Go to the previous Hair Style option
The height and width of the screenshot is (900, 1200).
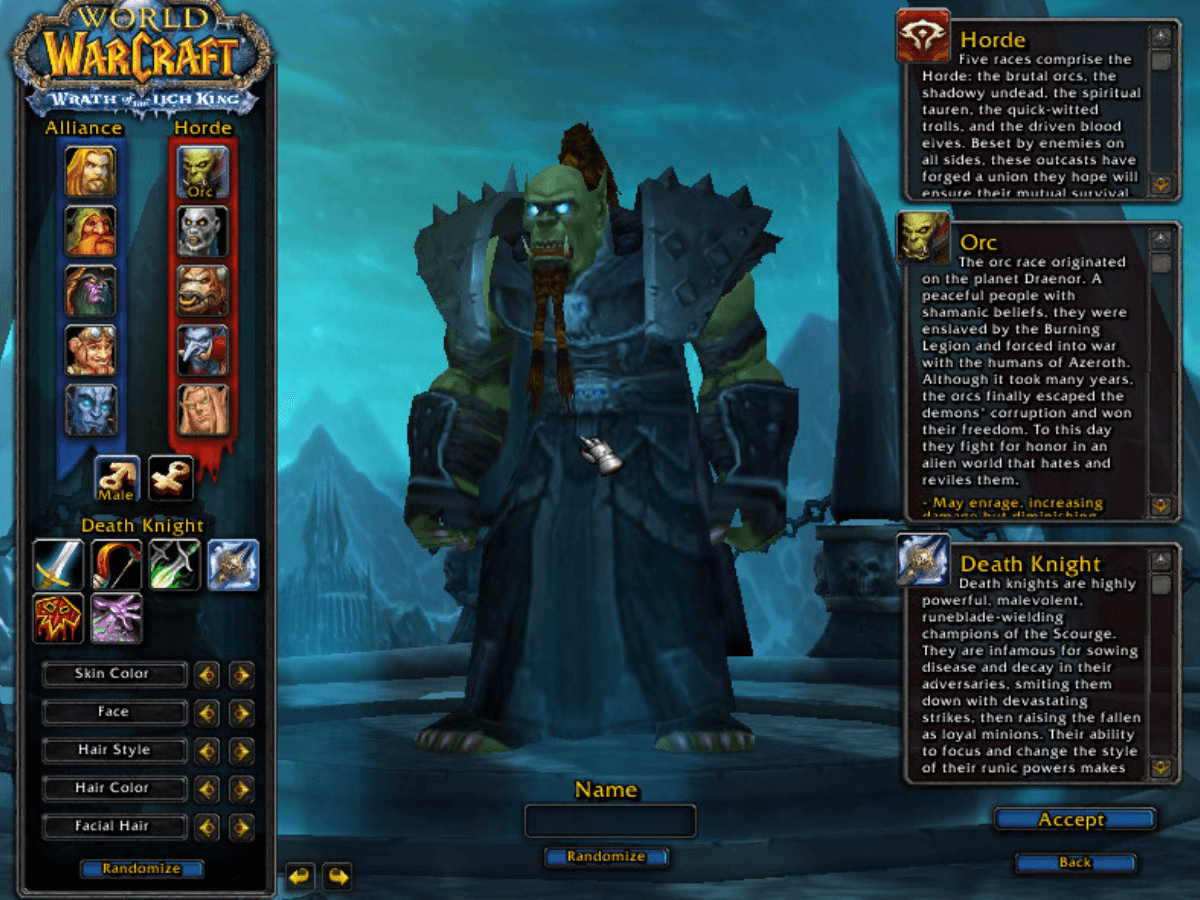coord(207,751)
